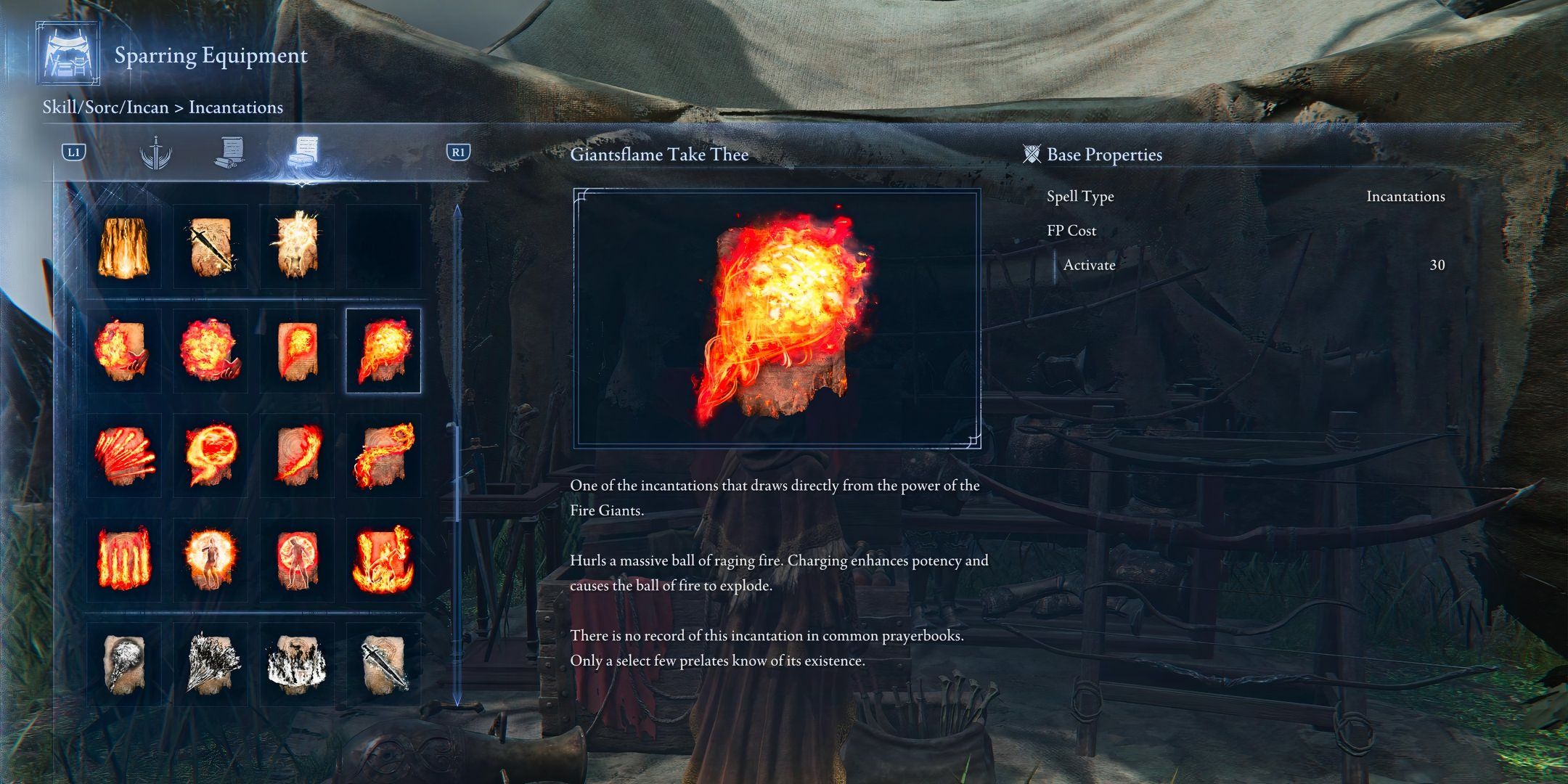Select the black flame blade incantation
The height and width of the screenshot is (784, 1568).
coord(383,663)
